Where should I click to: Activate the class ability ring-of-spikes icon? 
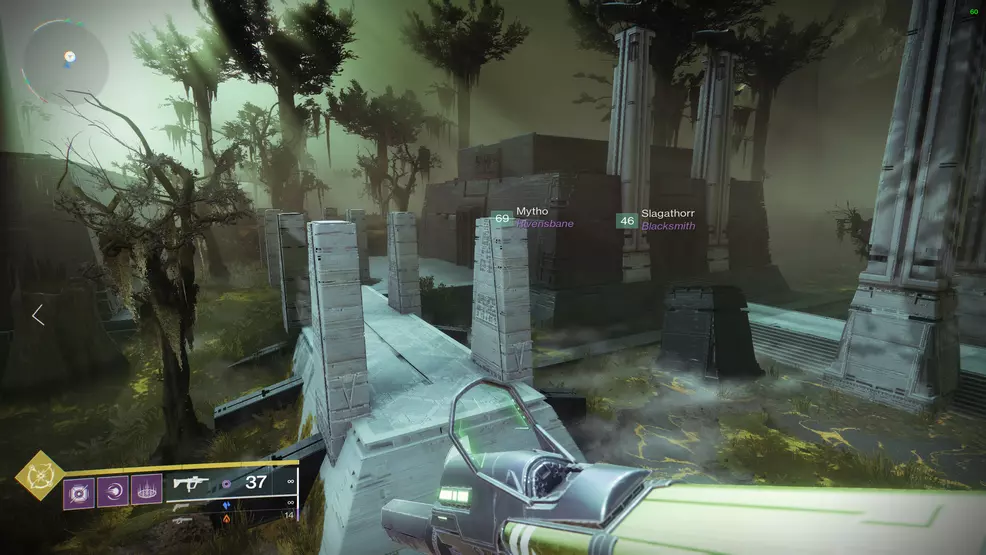(x=146, y=490)
